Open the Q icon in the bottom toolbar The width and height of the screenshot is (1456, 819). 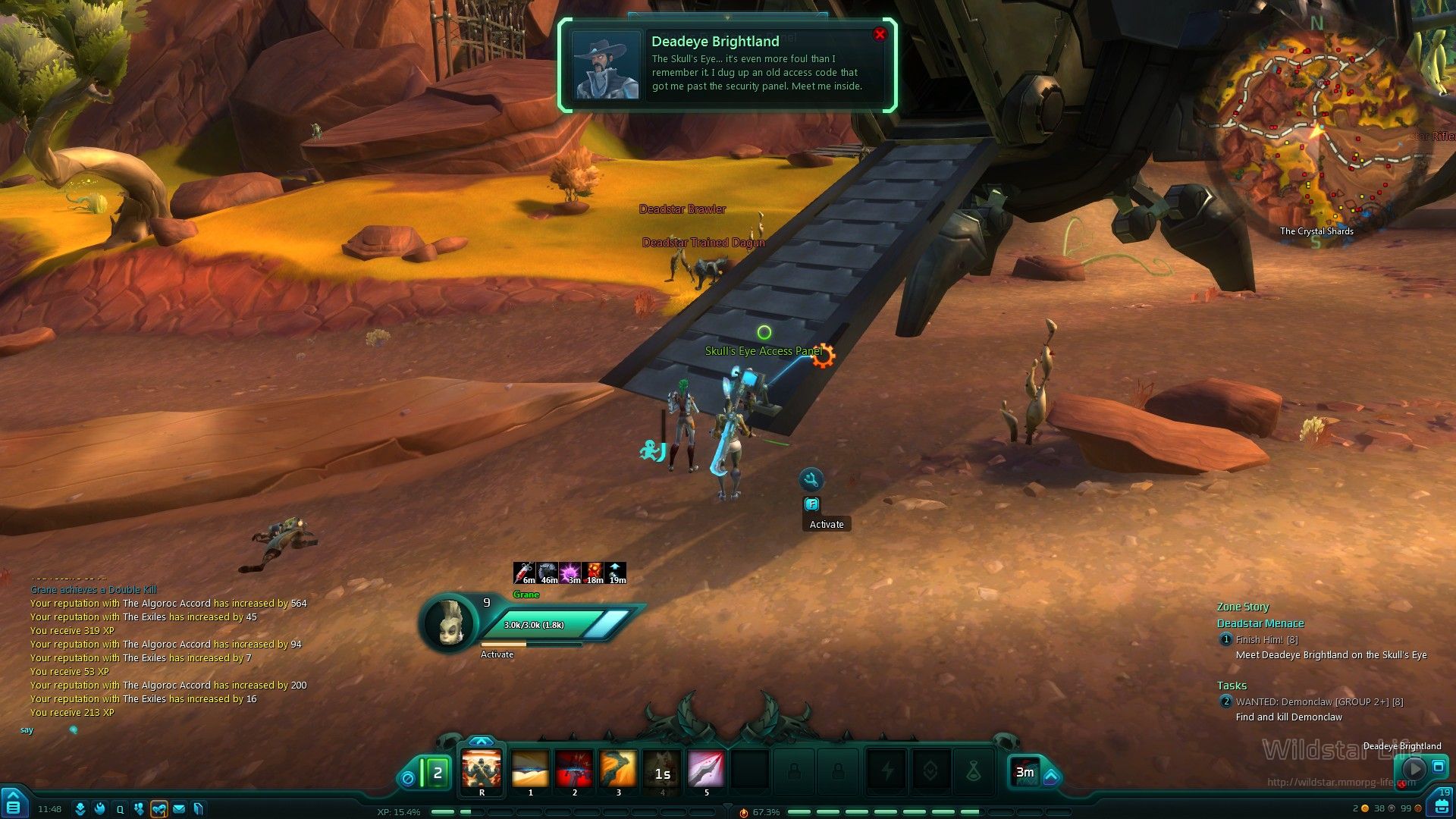click(x=120, y=809)
